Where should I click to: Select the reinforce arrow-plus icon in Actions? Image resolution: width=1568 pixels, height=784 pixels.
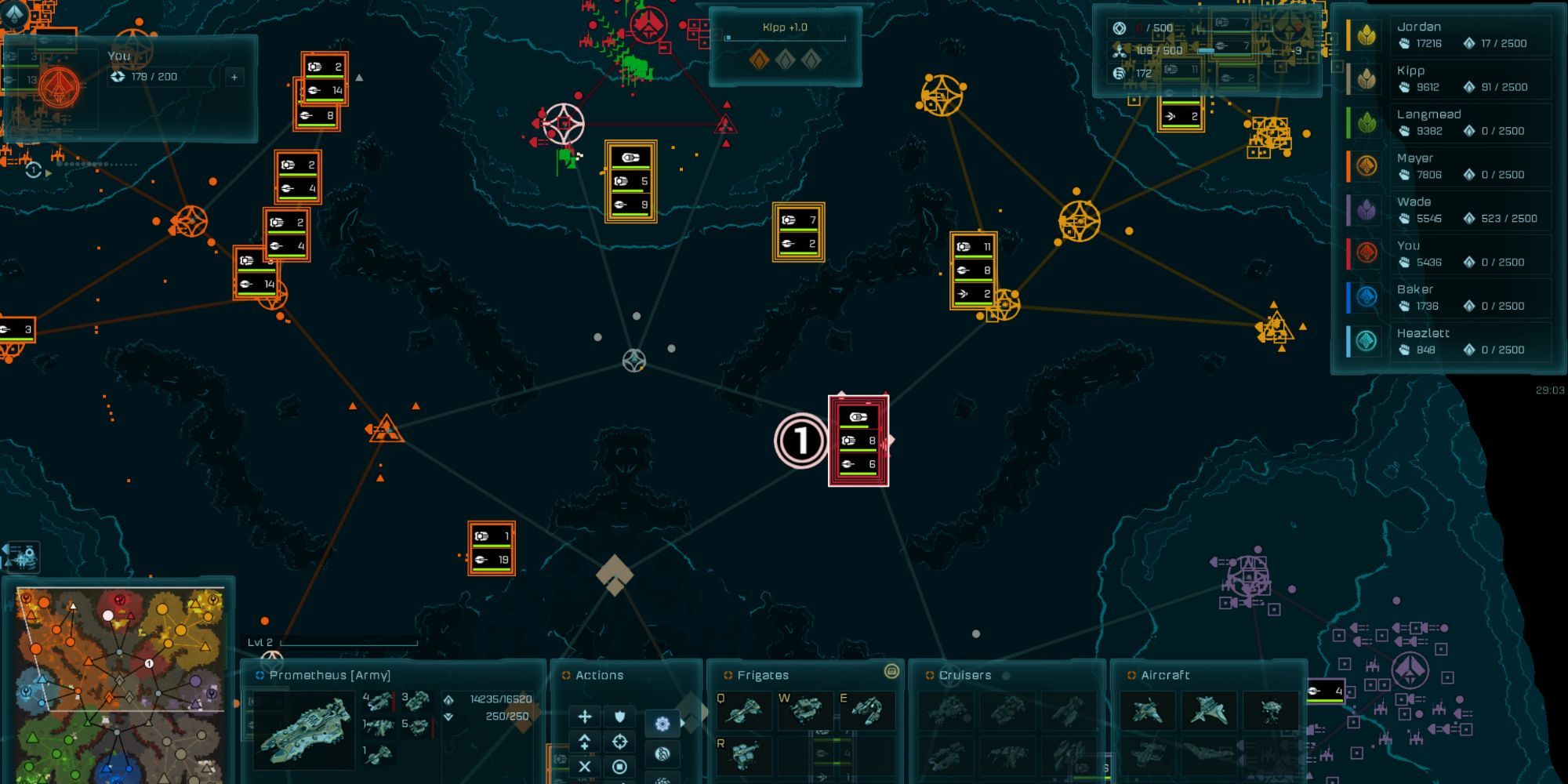[585, 742]
